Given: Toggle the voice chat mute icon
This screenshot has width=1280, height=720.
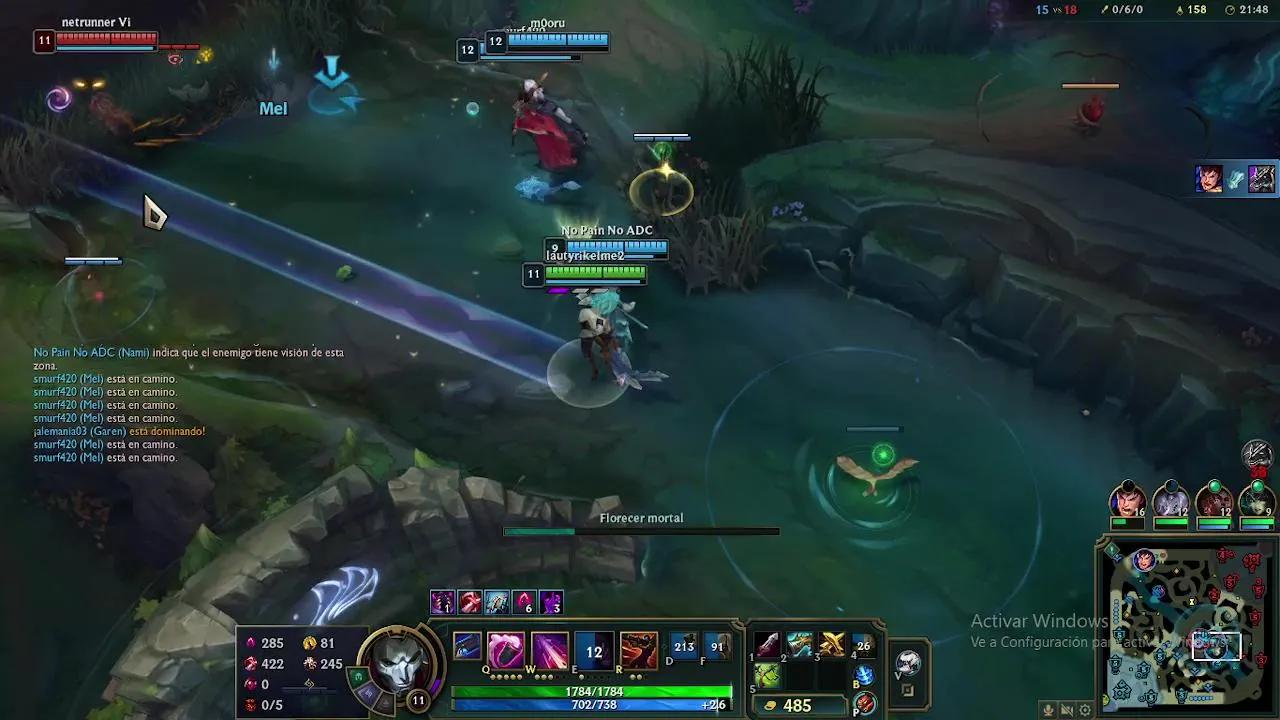Looking at the screenshot, I should 1067,709.
